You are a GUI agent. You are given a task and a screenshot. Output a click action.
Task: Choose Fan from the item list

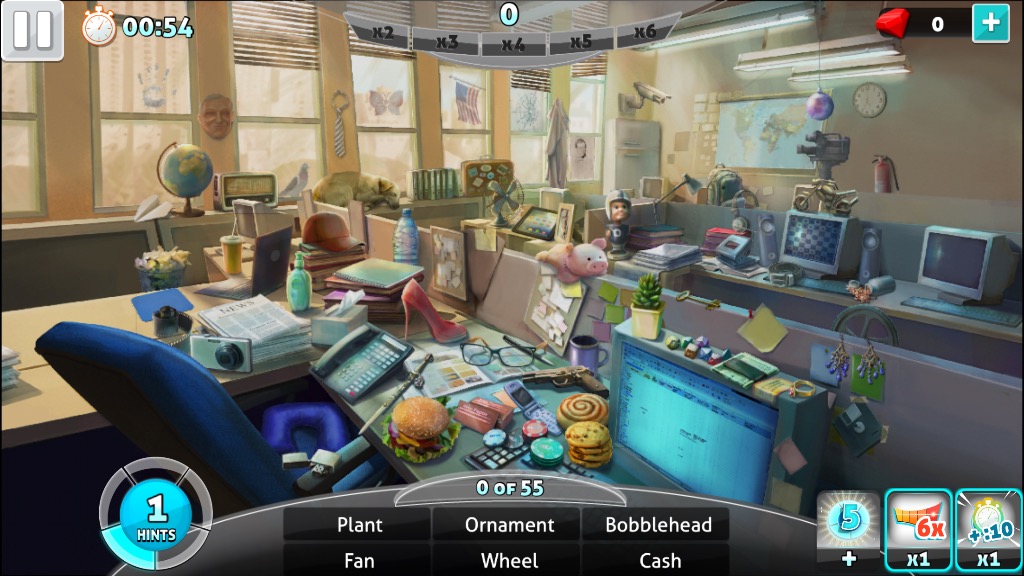[359, 560]
